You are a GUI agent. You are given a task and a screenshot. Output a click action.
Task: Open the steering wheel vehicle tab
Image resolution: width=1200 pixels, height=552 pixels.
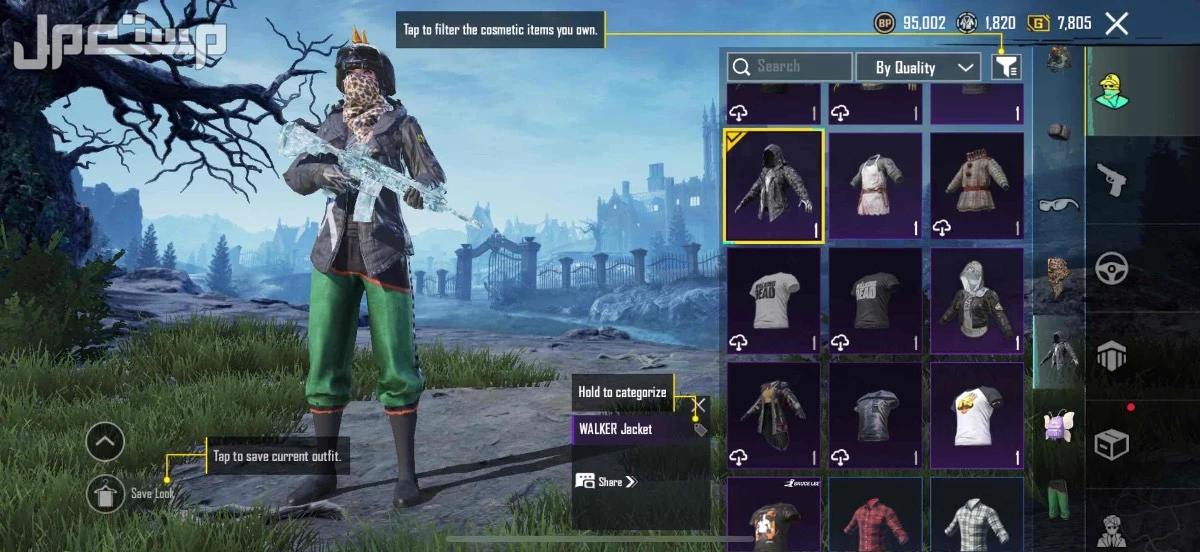click(1112, 267)
